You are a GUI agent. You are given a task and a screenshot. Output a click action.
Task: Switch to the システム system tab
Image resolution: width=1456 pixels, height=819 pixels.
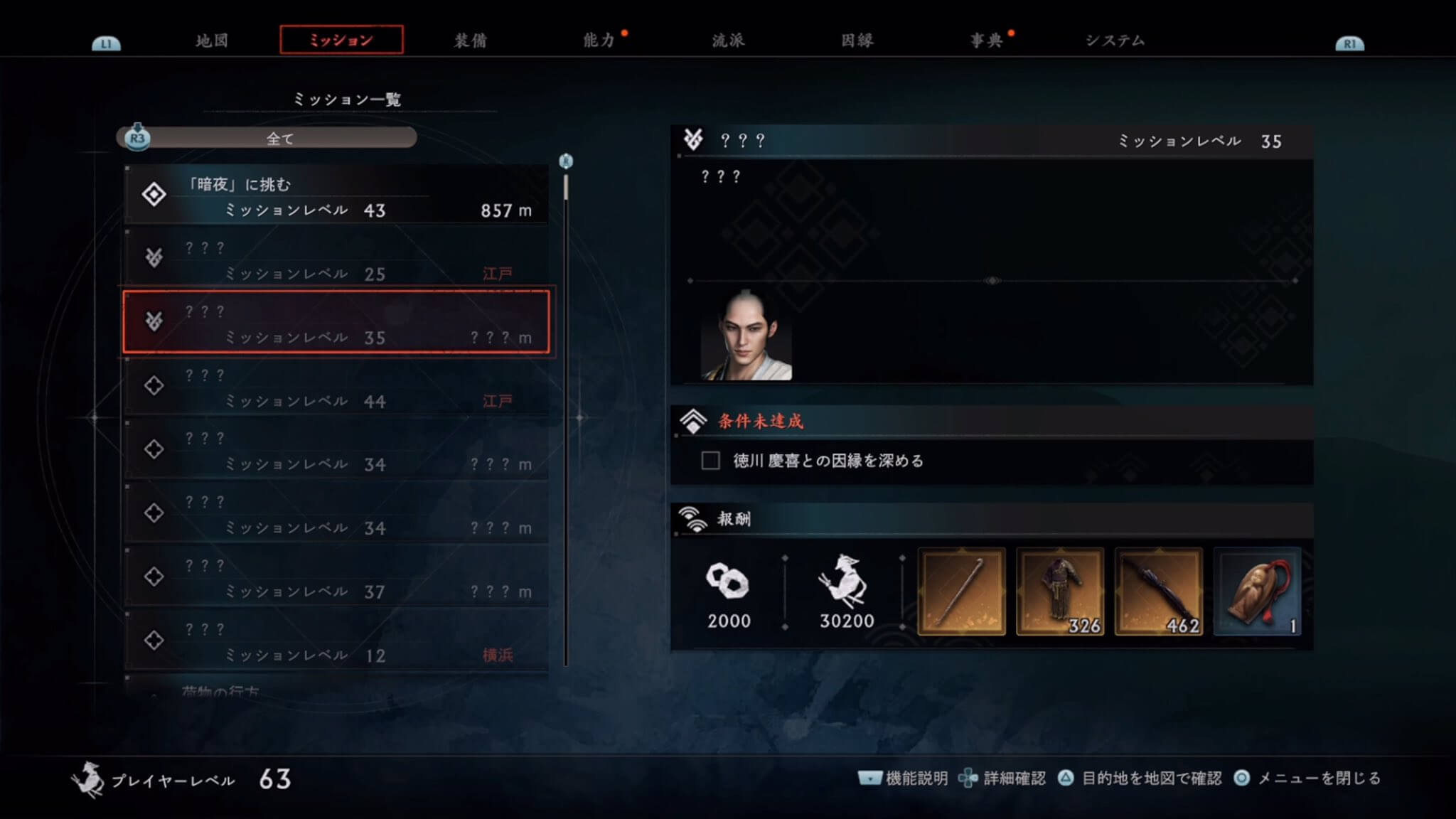(1115, 41)
